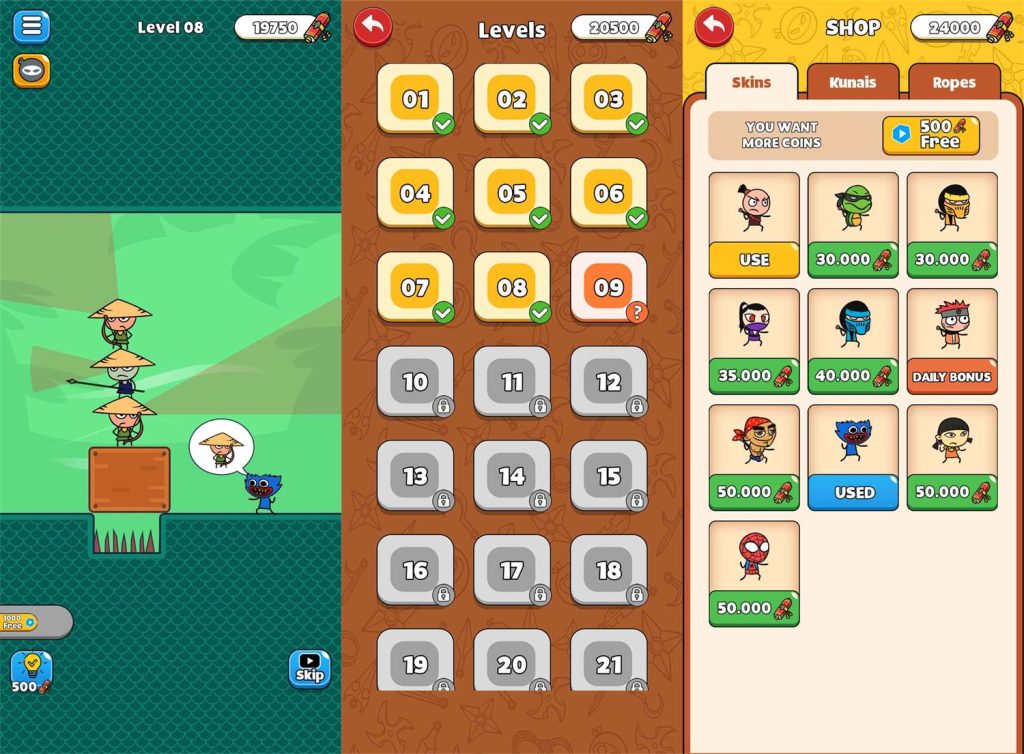Tap the ninja mask skin icon
This screenshot has height=754, width=1024.
(31, 70)
